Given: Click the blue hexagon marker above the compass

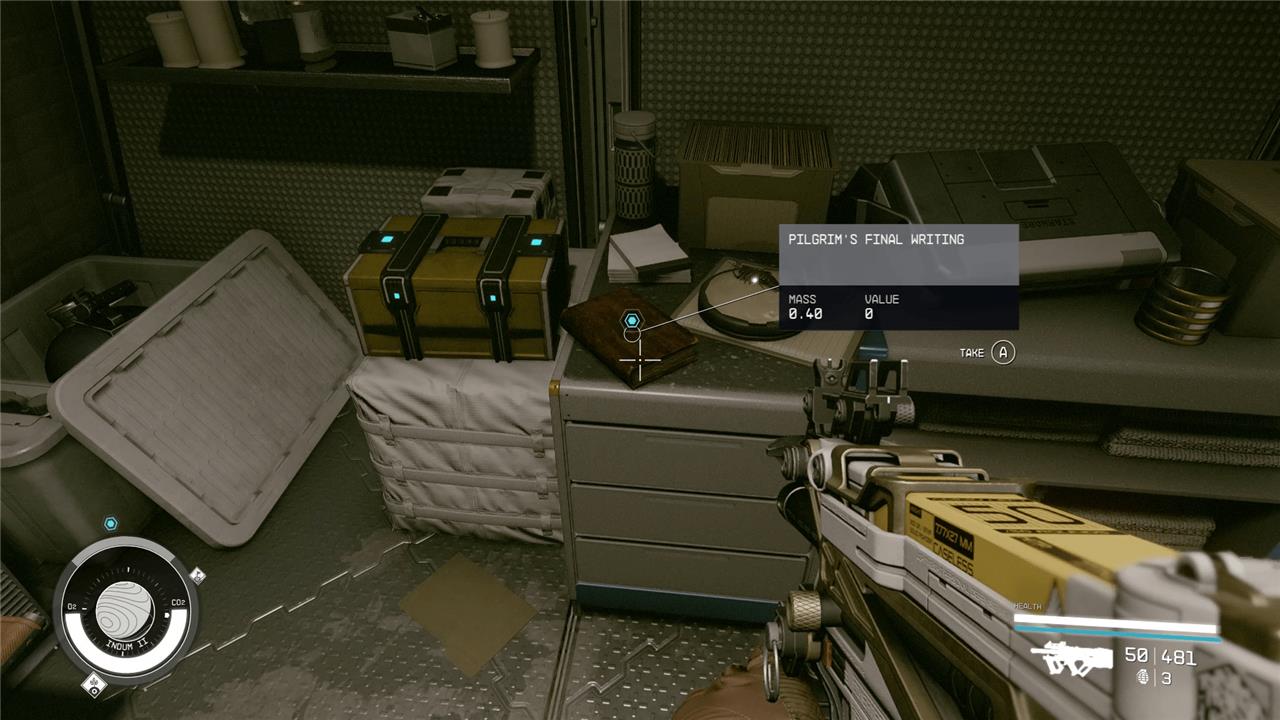Looking at the screenshot, I should point(111,523).
